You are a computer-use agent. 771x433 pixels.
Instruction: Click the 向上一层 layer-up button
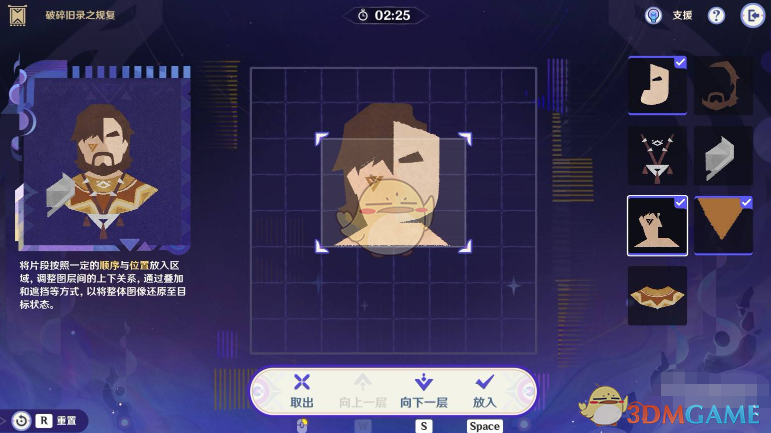[x=362, y=389]
